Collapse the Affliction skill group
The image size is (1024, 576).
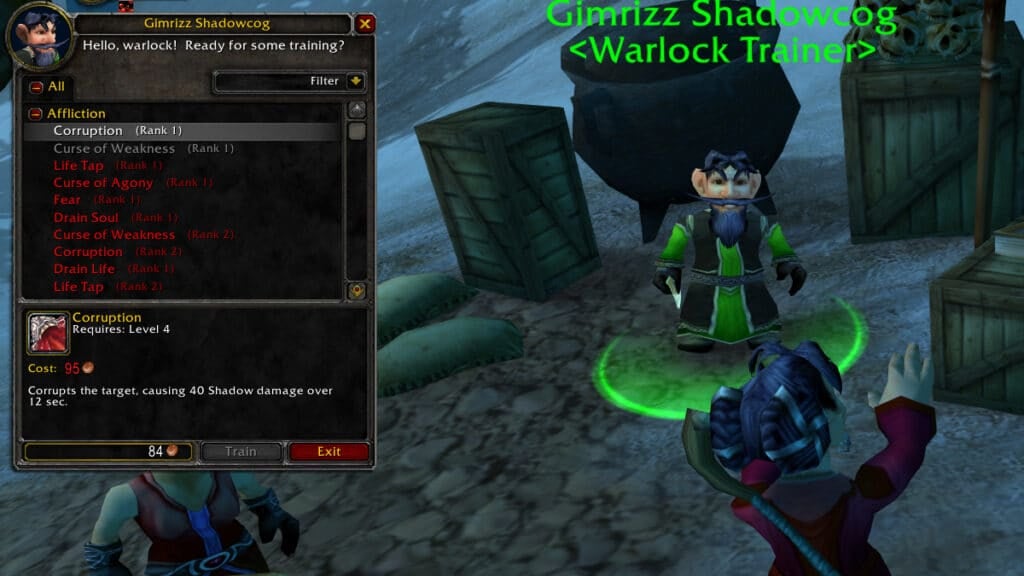coord(36,114)
